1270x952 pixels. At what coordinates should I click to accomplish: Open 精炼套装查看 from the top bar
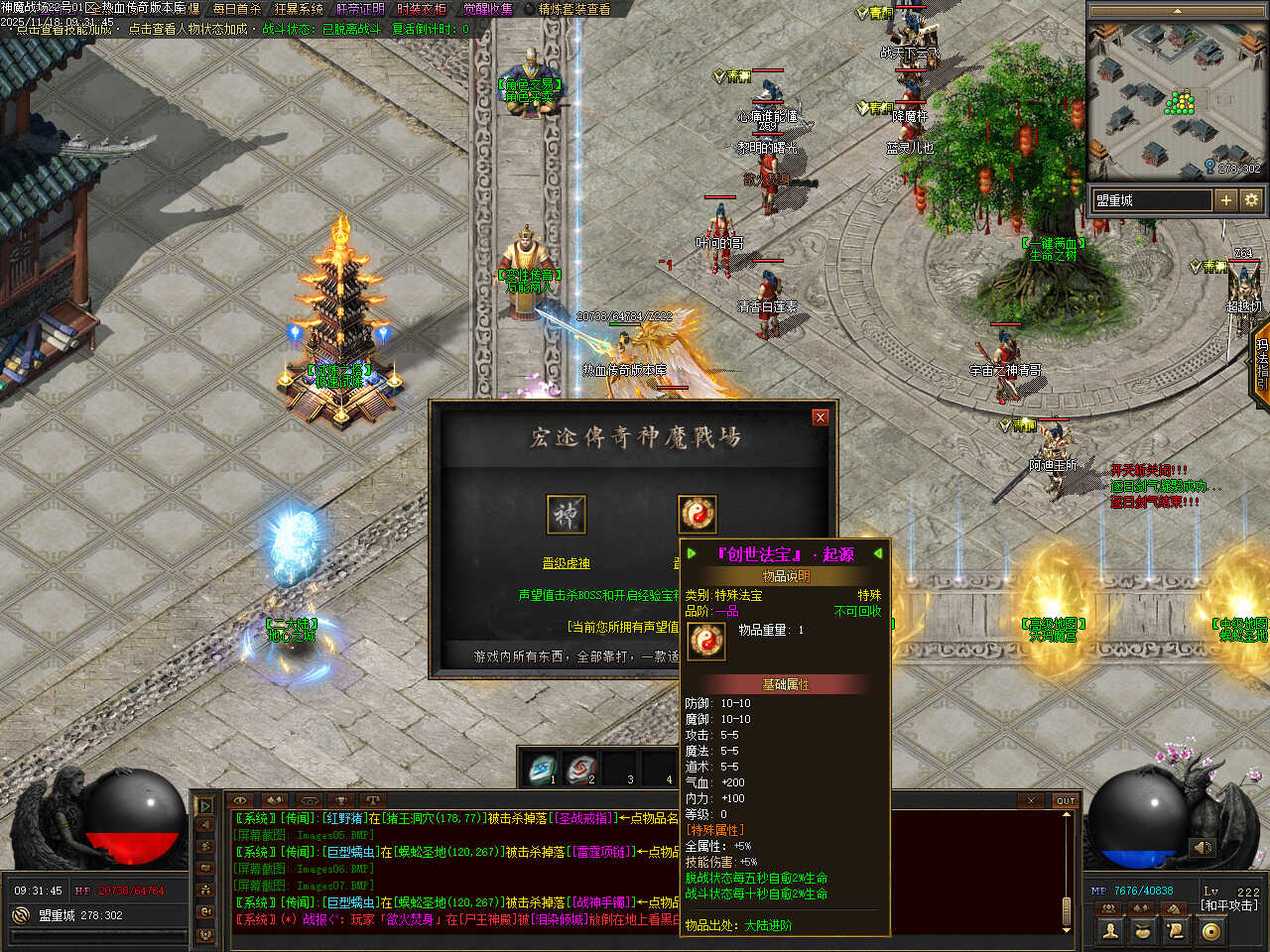point(574,9)
